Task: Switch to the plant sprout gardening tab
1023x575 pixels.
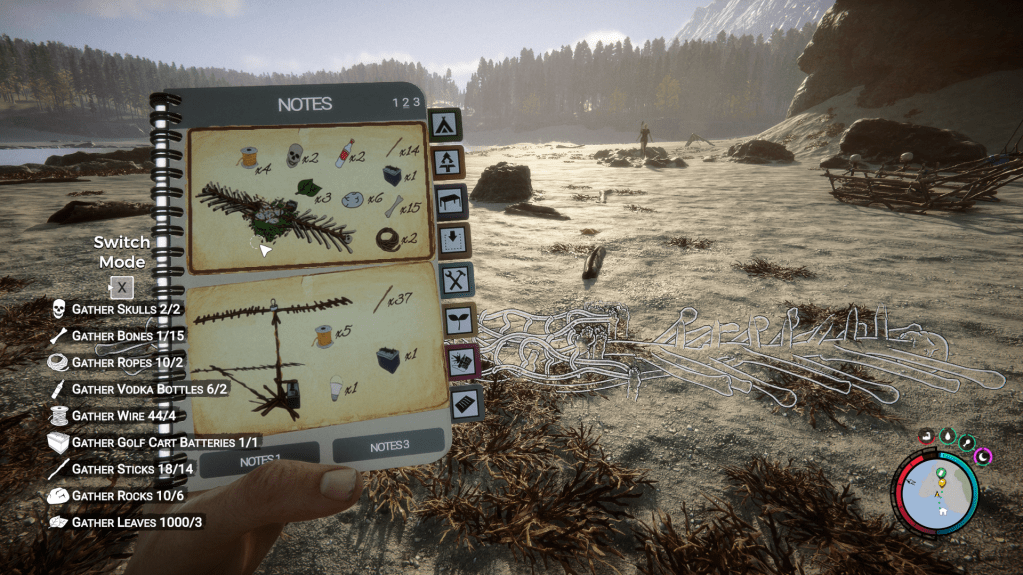Action: (459, 320)
